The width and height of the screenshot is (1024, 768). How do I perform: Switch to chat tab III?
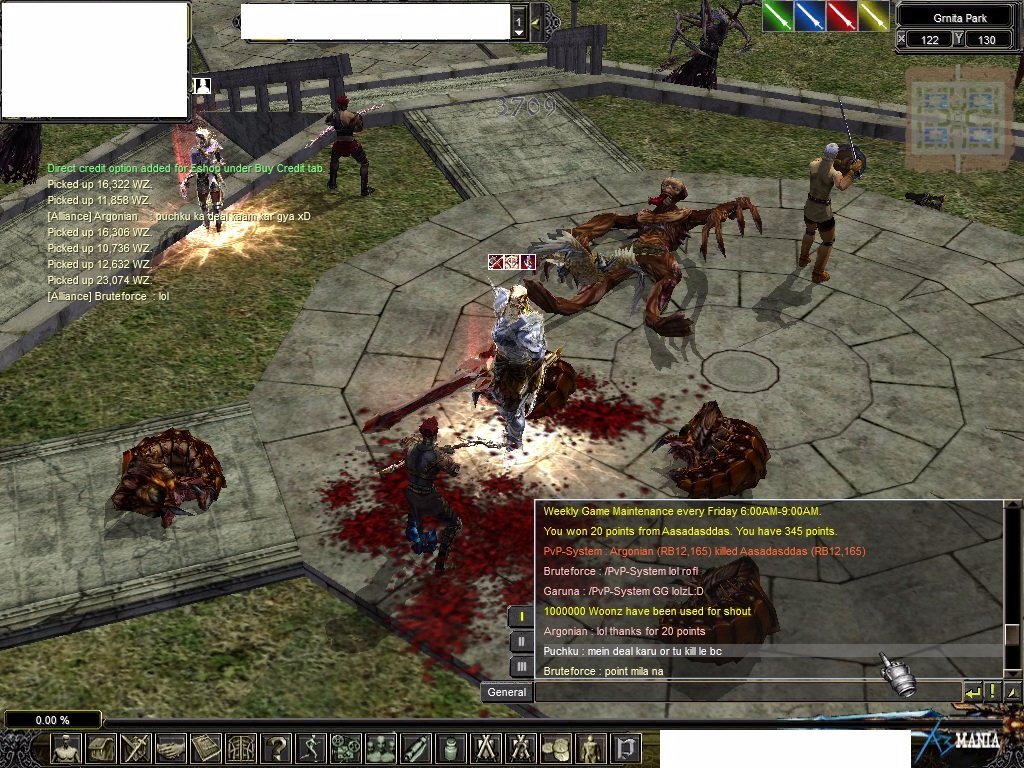click(x=521, y=667)
